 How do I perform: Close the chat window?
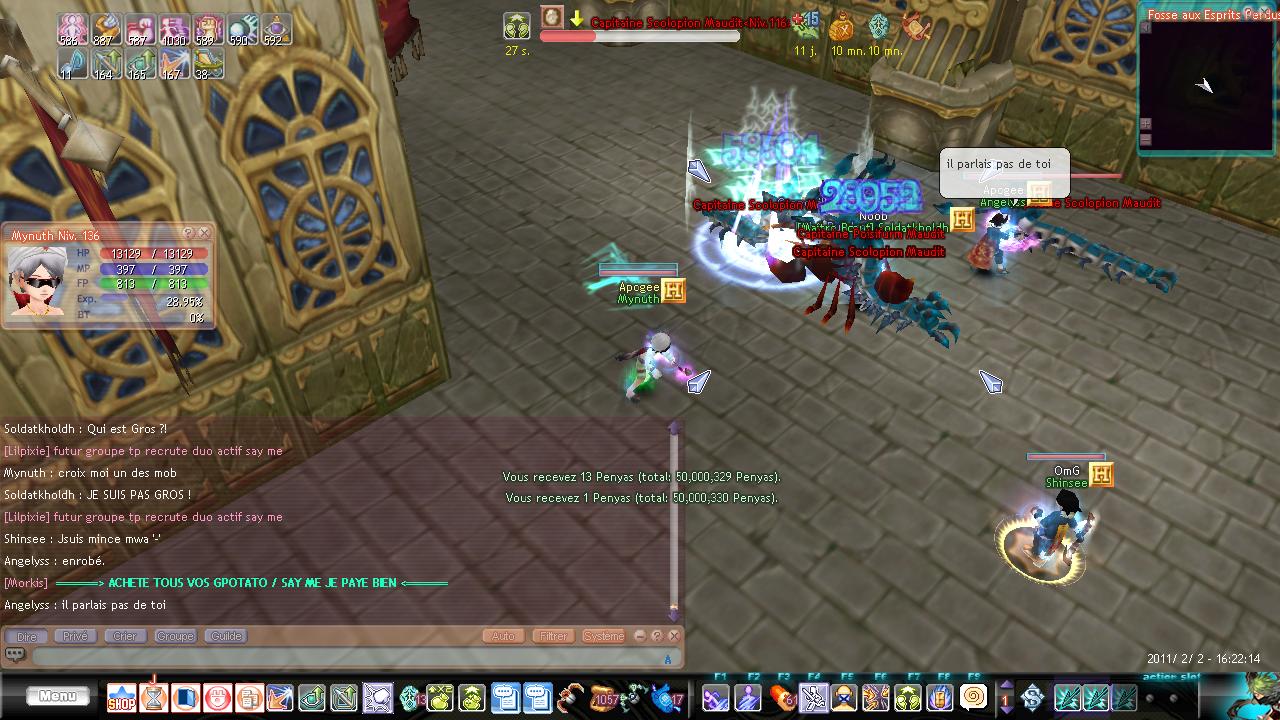(674, 636)
